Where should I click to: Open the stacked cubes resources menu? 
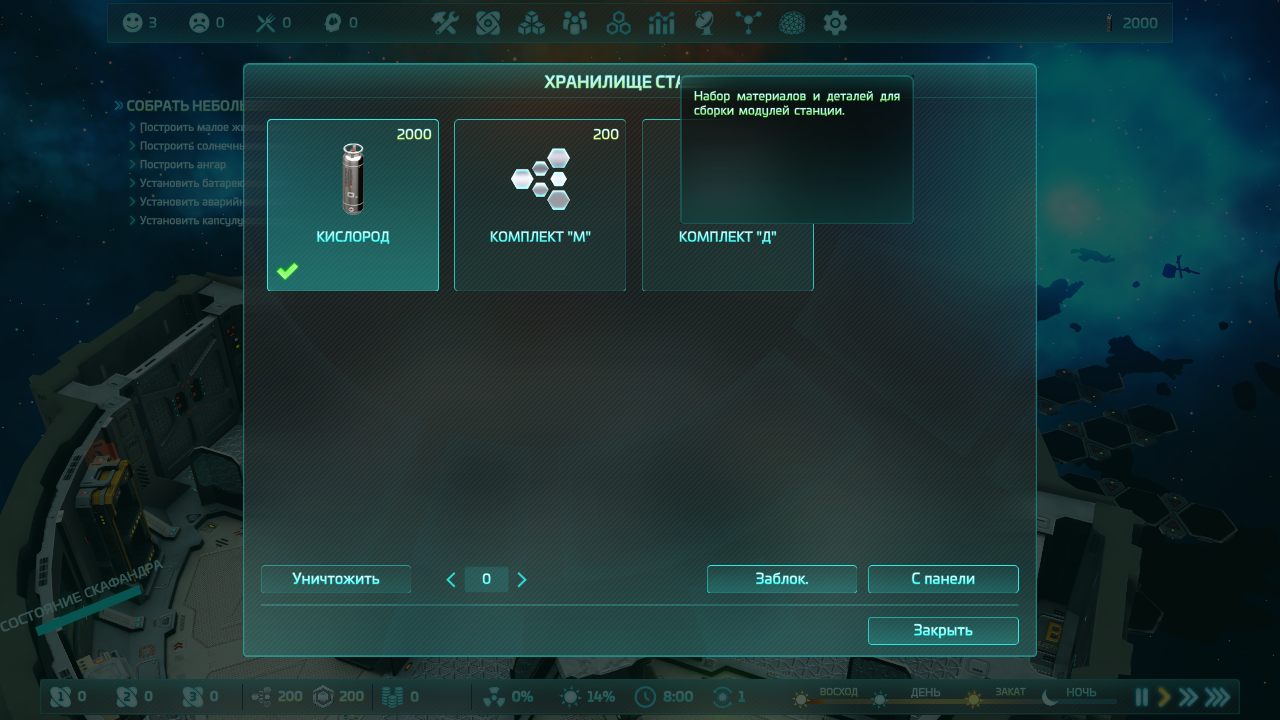point(531,23)
